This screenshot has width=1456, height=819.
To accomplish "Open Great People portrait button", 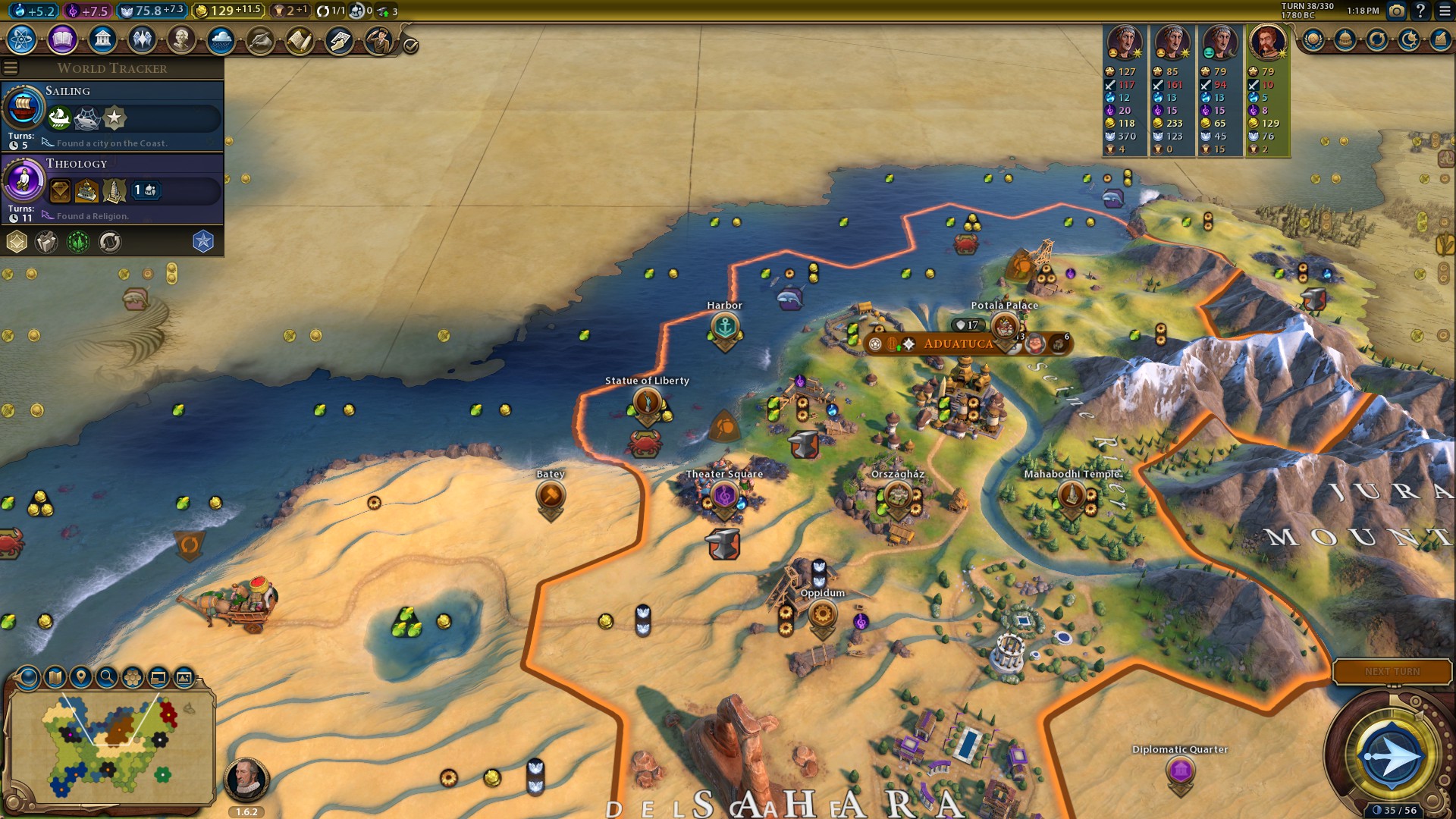I will click(181, 39).
